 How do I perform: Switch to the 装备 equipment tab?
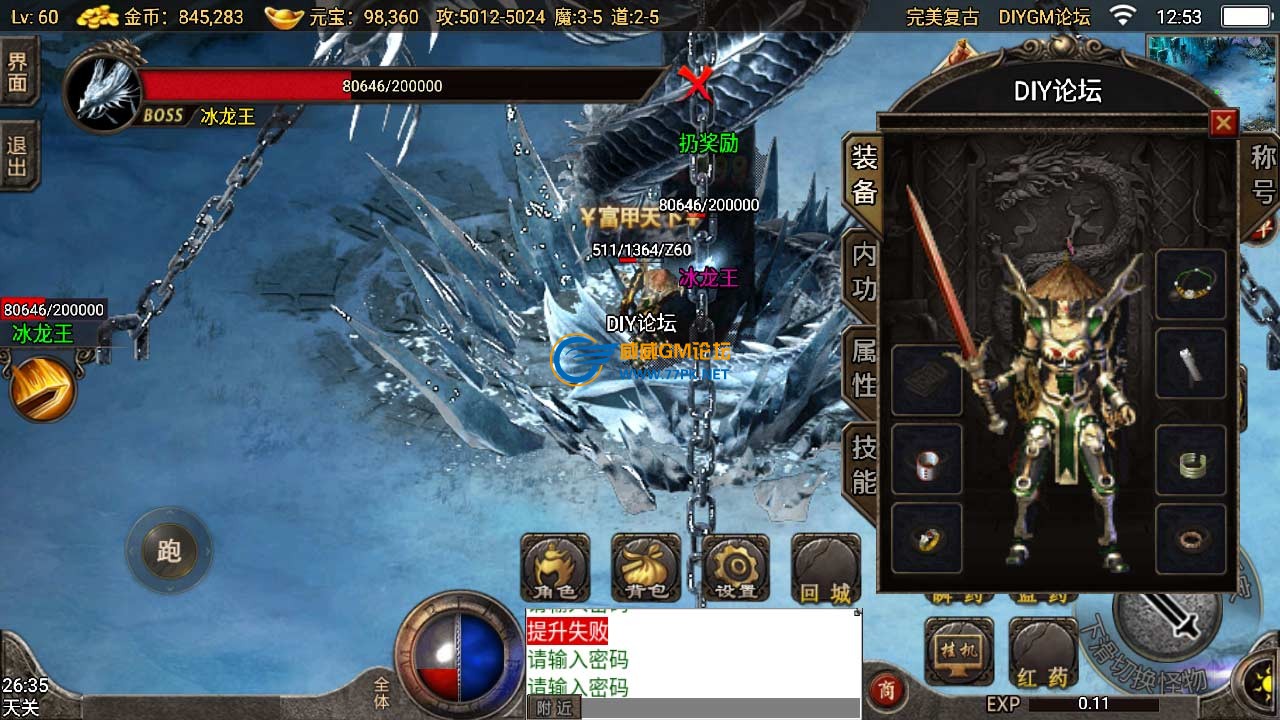[x=863, y=173]
